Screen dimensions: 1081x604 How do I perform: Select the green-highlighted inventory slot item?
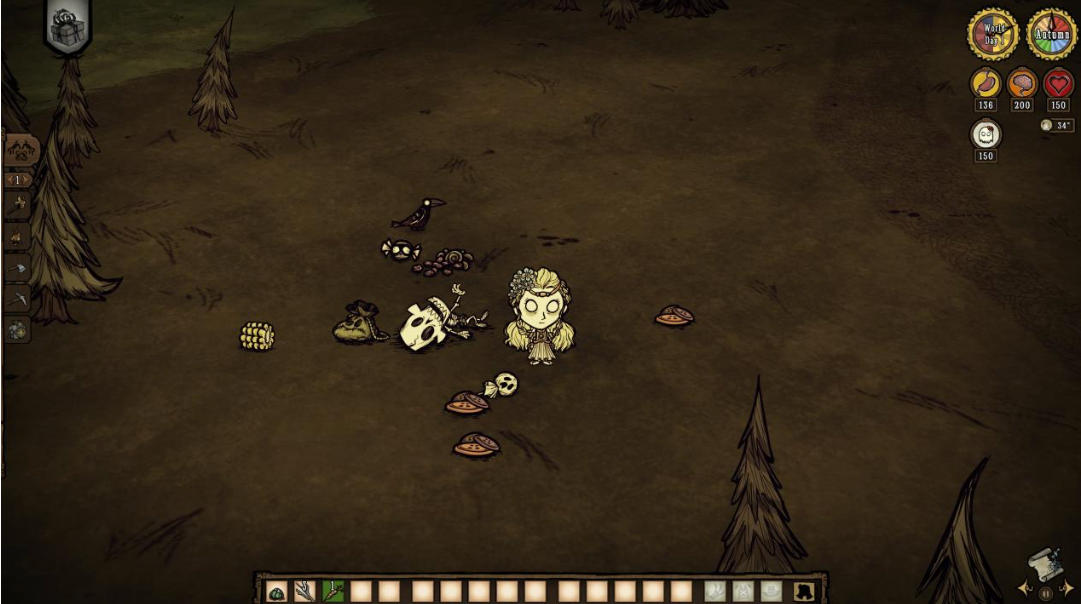pos(333,591)
